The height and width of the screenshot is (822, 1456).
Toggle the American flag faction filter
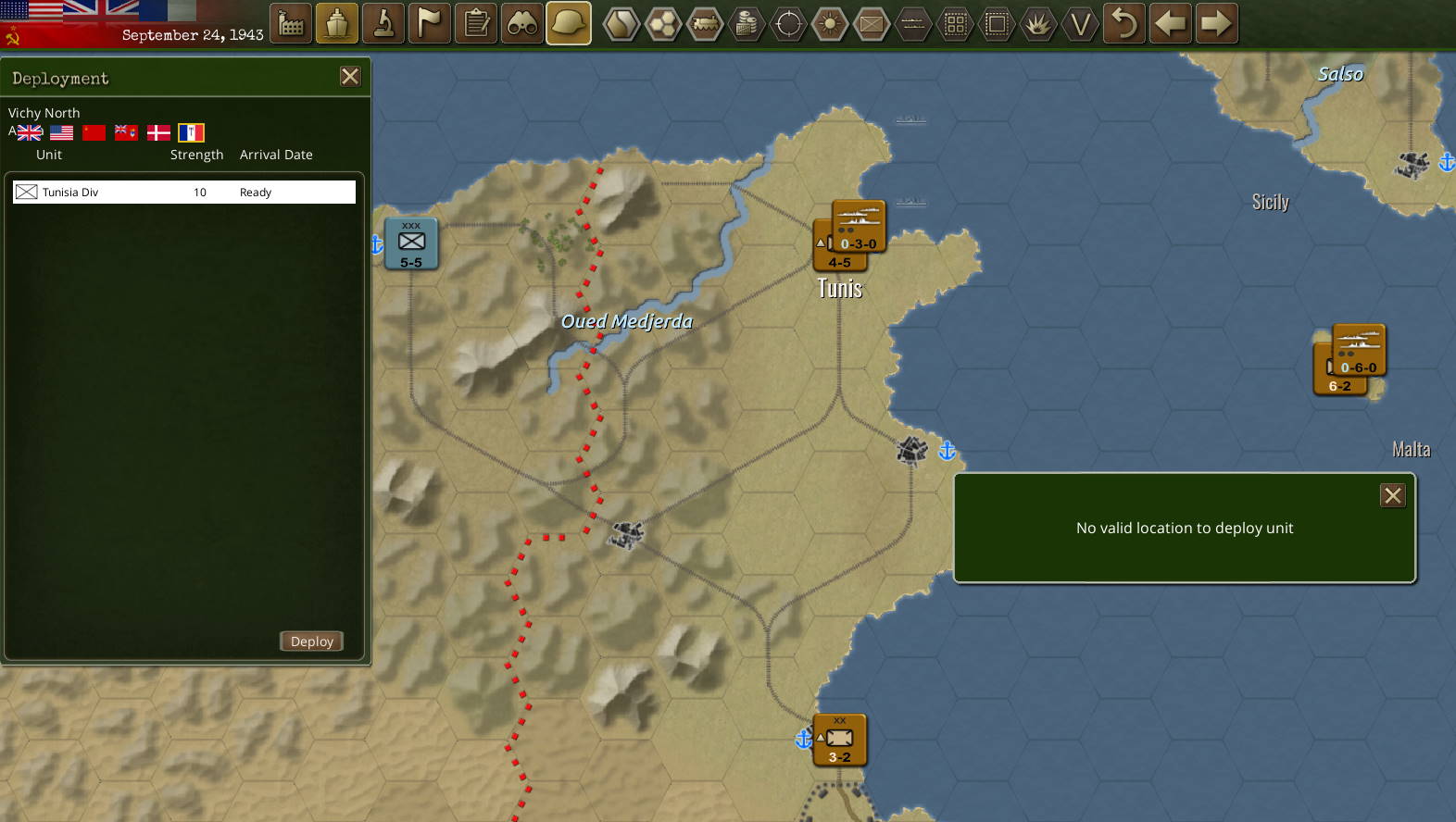(x=61, y=132)
